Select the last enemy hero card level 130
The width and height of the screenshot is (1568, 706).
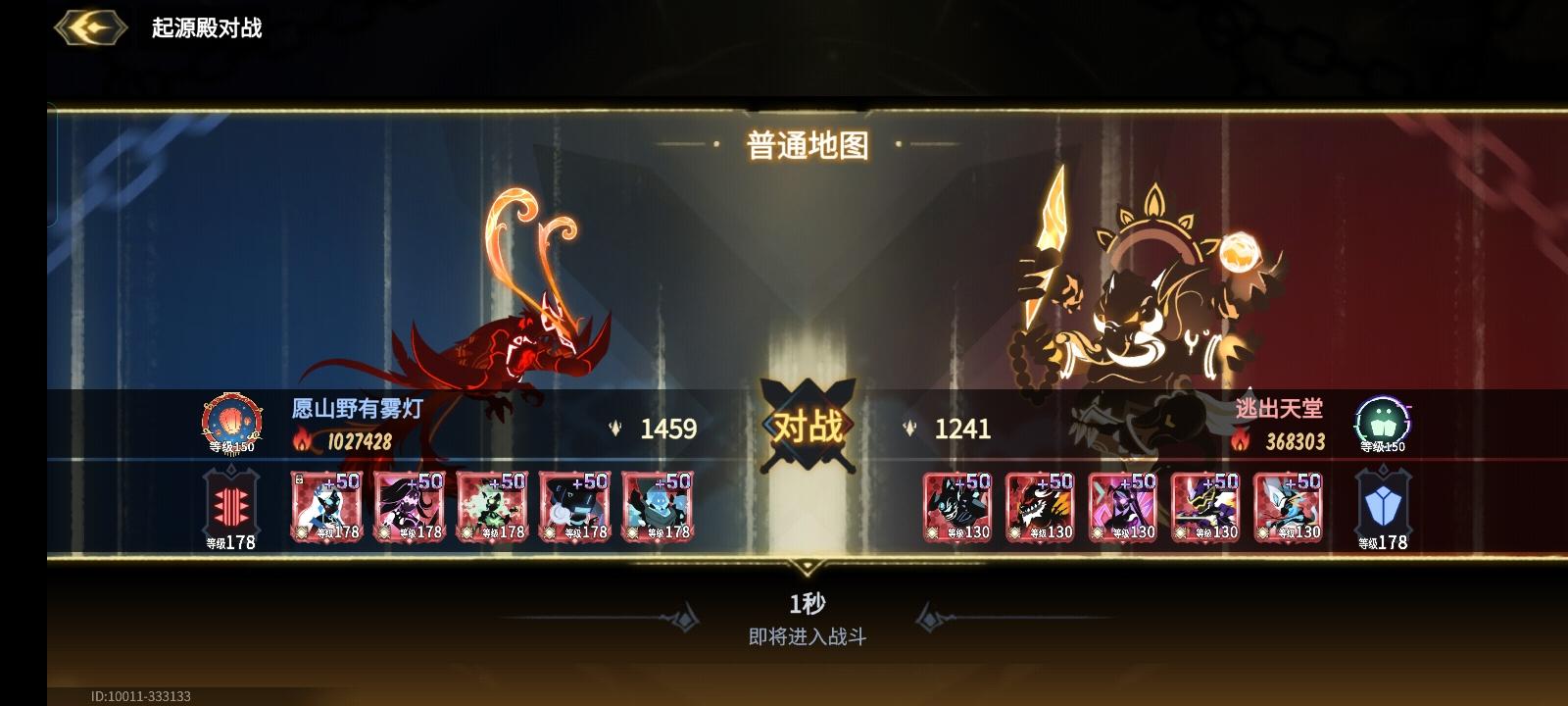tap(1286, 506)
